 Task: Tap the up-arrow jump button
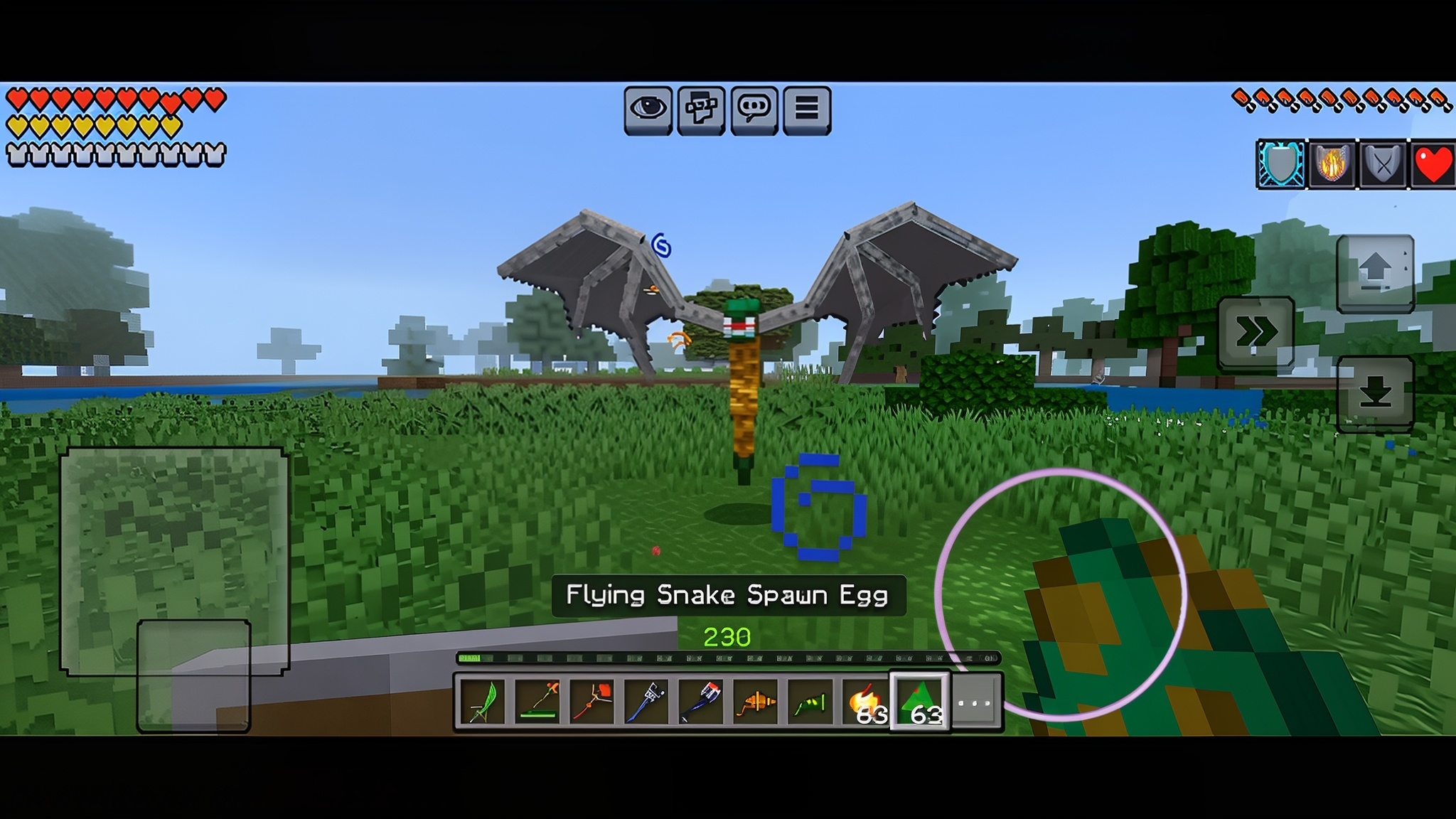tap(1375, 273)
